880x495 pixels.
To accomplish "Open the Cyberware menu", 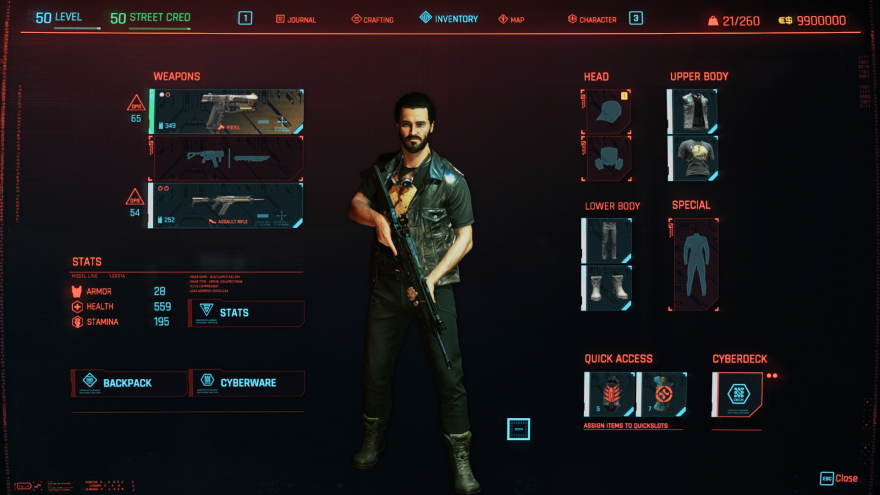I will pyautogui.click(x=247, y=382).
